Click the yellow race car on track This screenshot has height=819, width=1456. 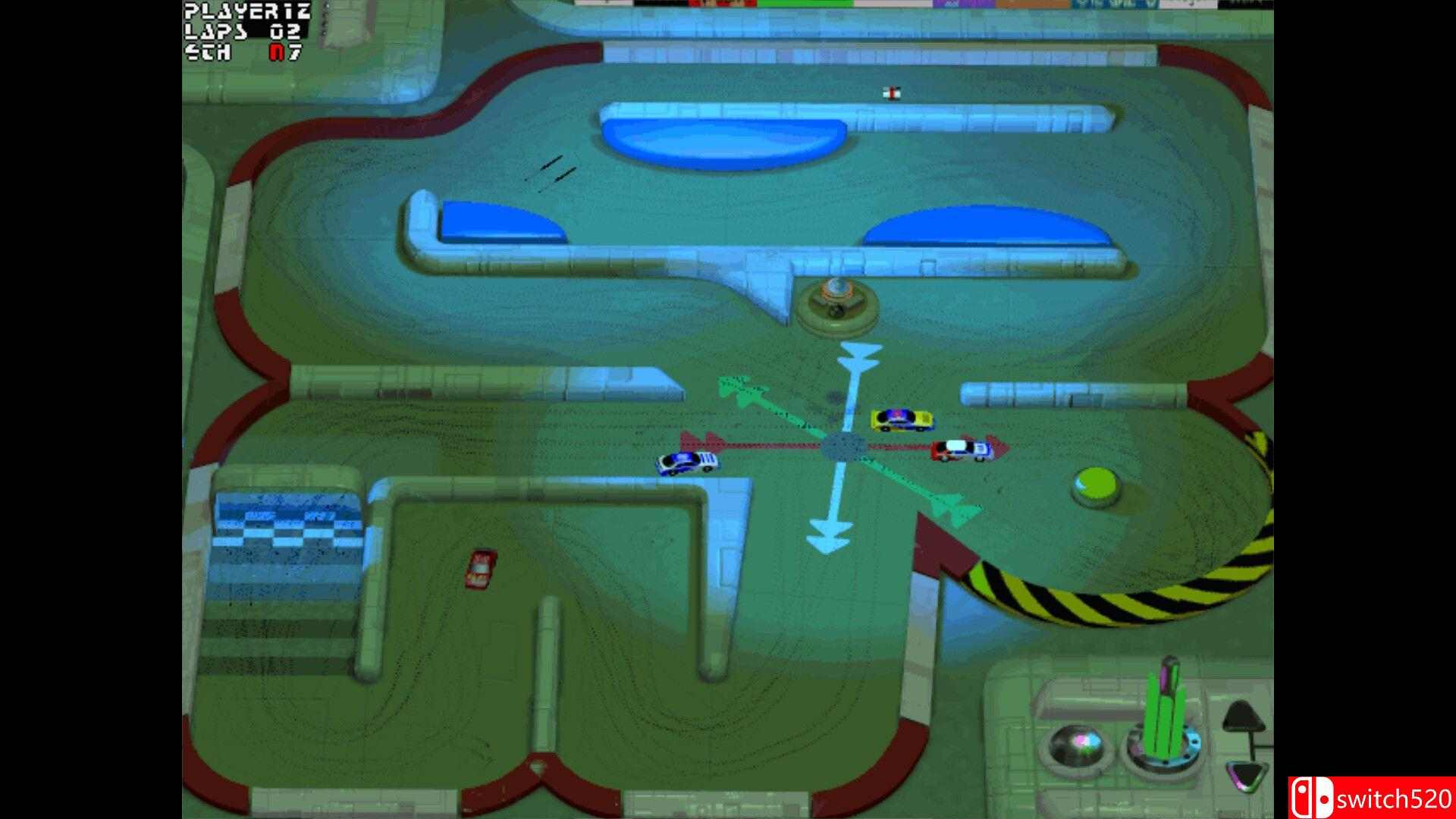pyautogui.click(x=899, y=418)
